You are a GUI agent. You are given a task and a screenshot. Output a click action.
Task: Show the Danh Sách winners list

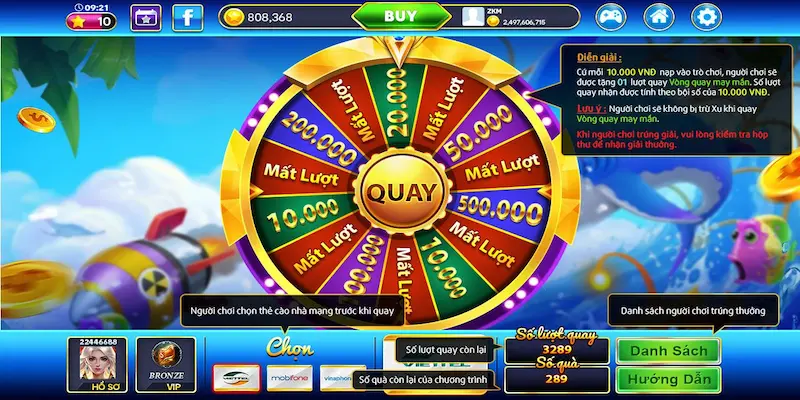668,351
